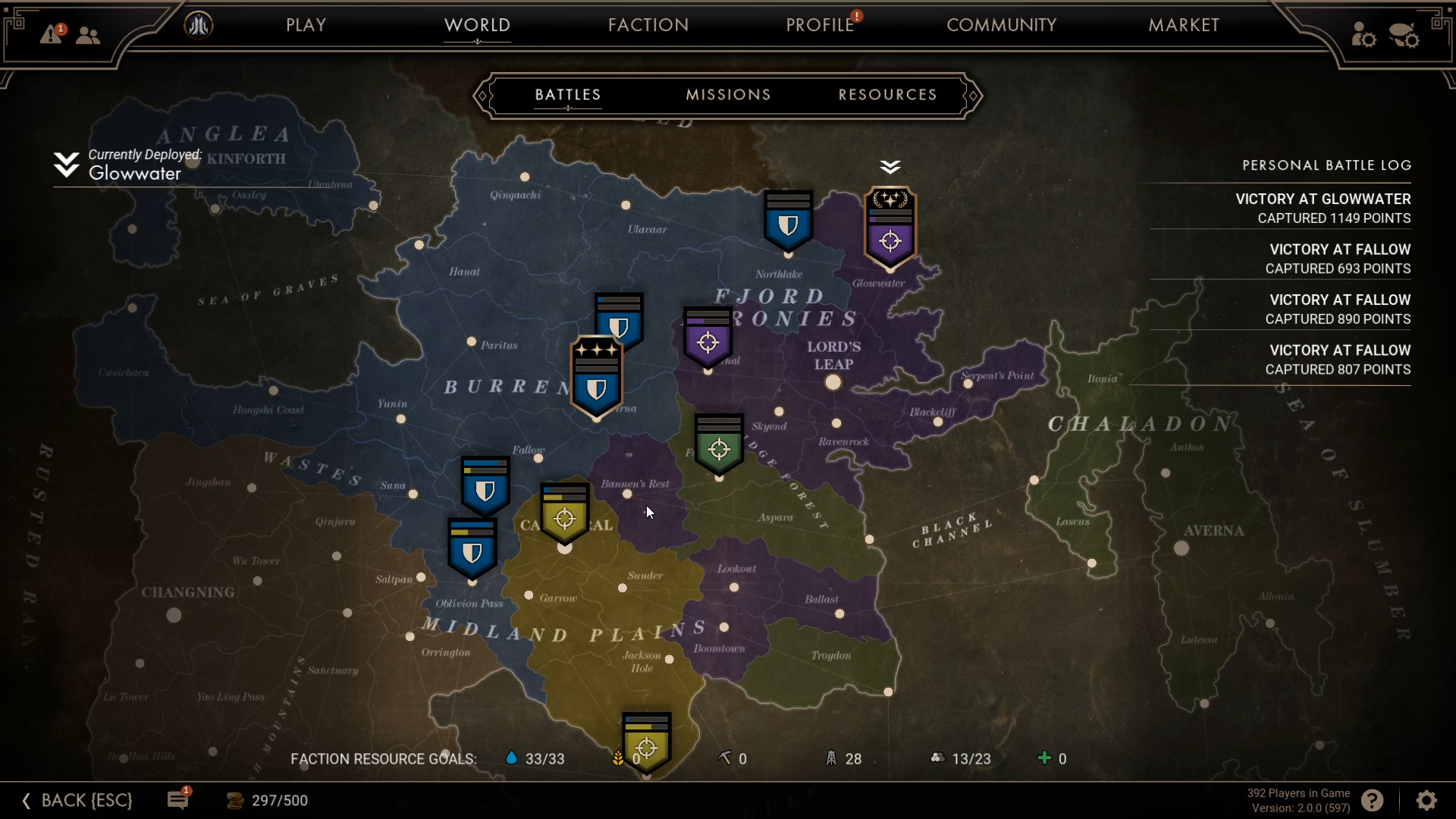Open the settings gear icon

click(x=1426, y=800)
